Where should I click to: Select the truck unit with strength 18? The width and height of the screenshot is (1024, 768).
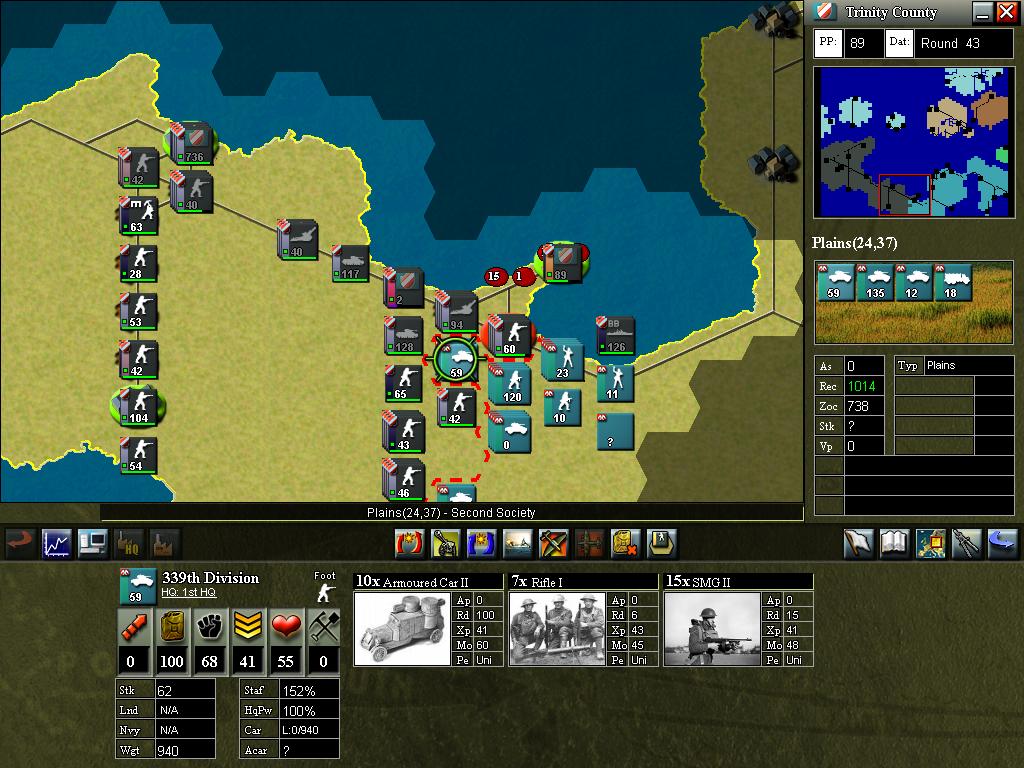point(951,283)
